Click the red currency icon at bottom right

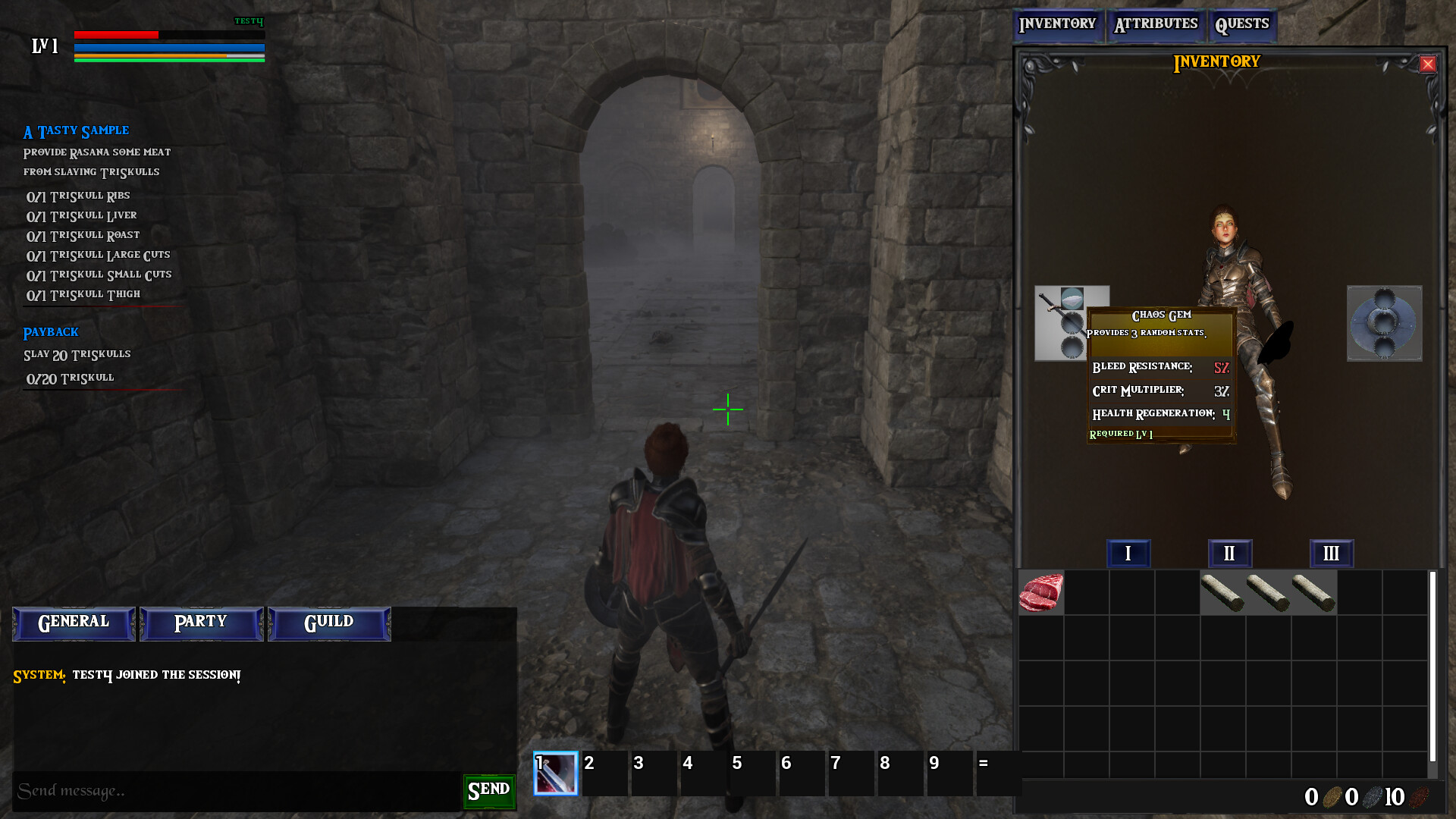(1420, 797)
